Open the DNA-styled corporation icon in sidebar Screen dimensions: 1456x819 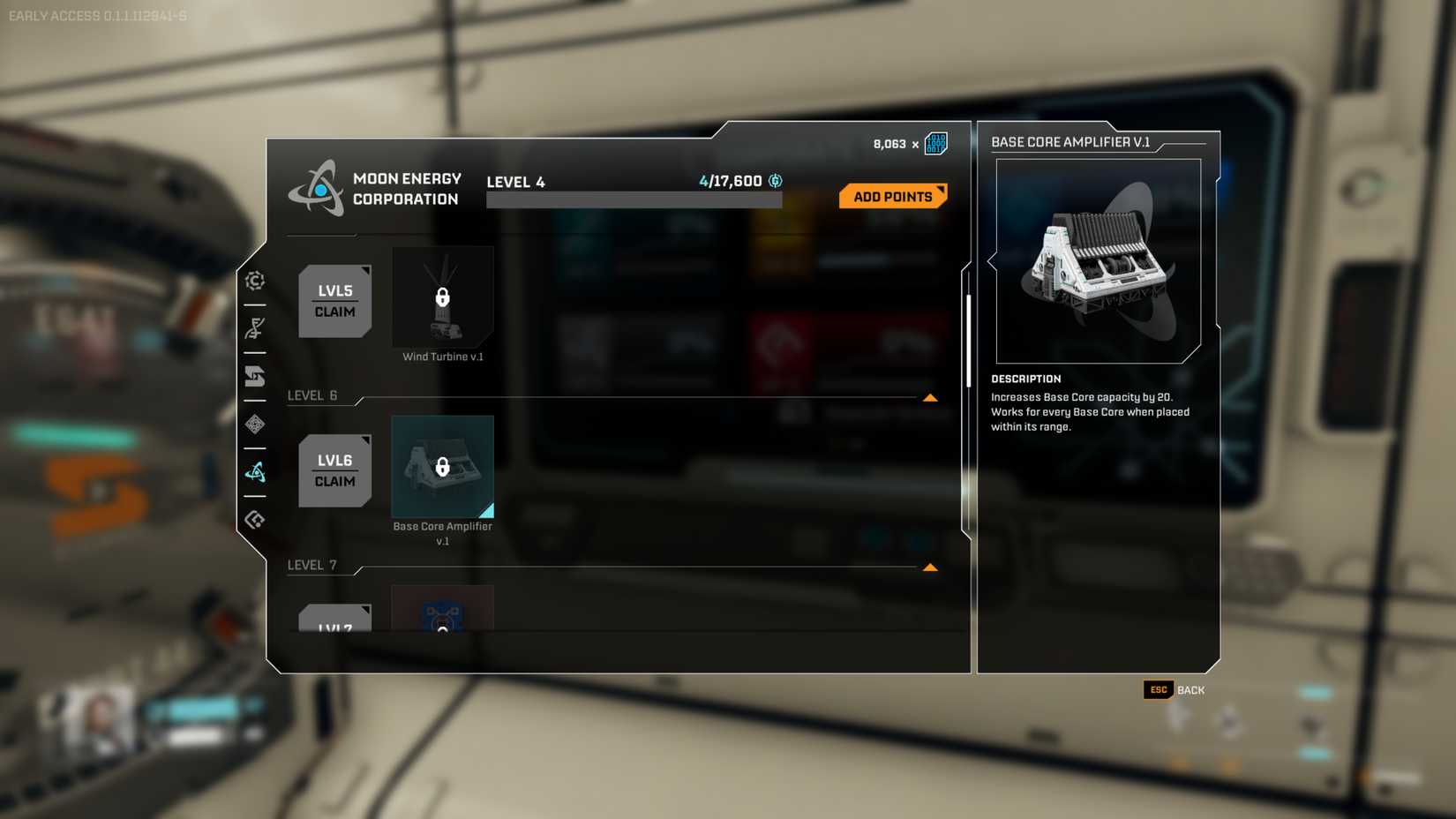click(254, 328)
